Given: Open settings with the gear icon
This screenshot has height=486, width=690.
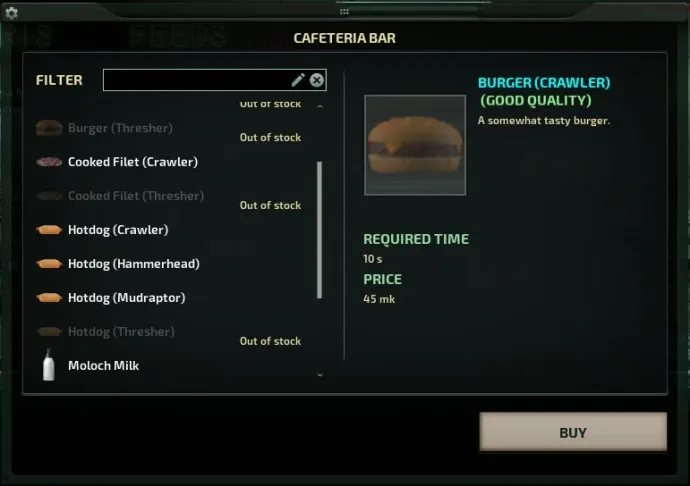Looking at the screenshot, I should [x=12, y=13].
